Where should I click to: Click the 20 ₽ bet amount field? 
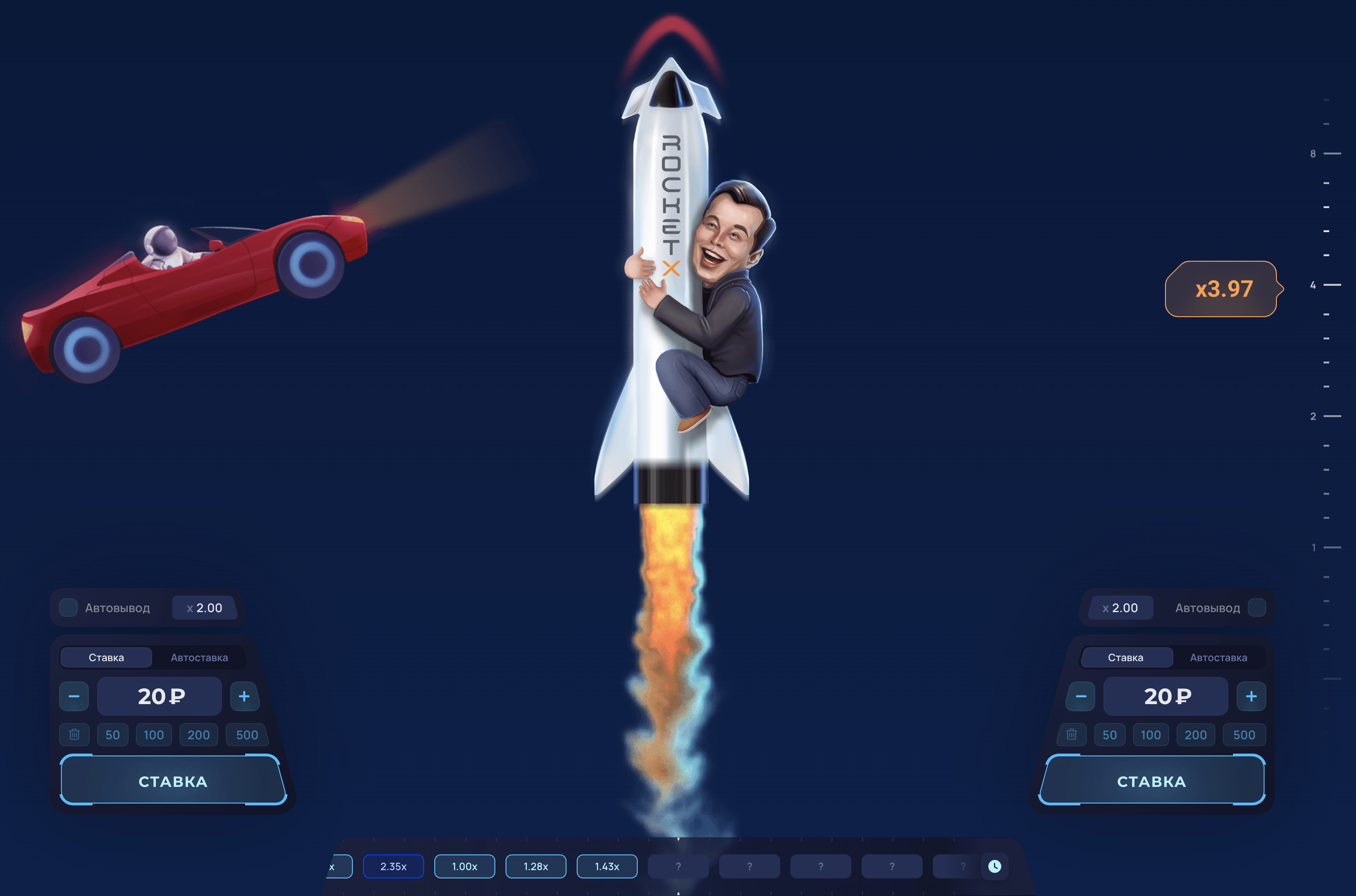[x=159, y=696]
